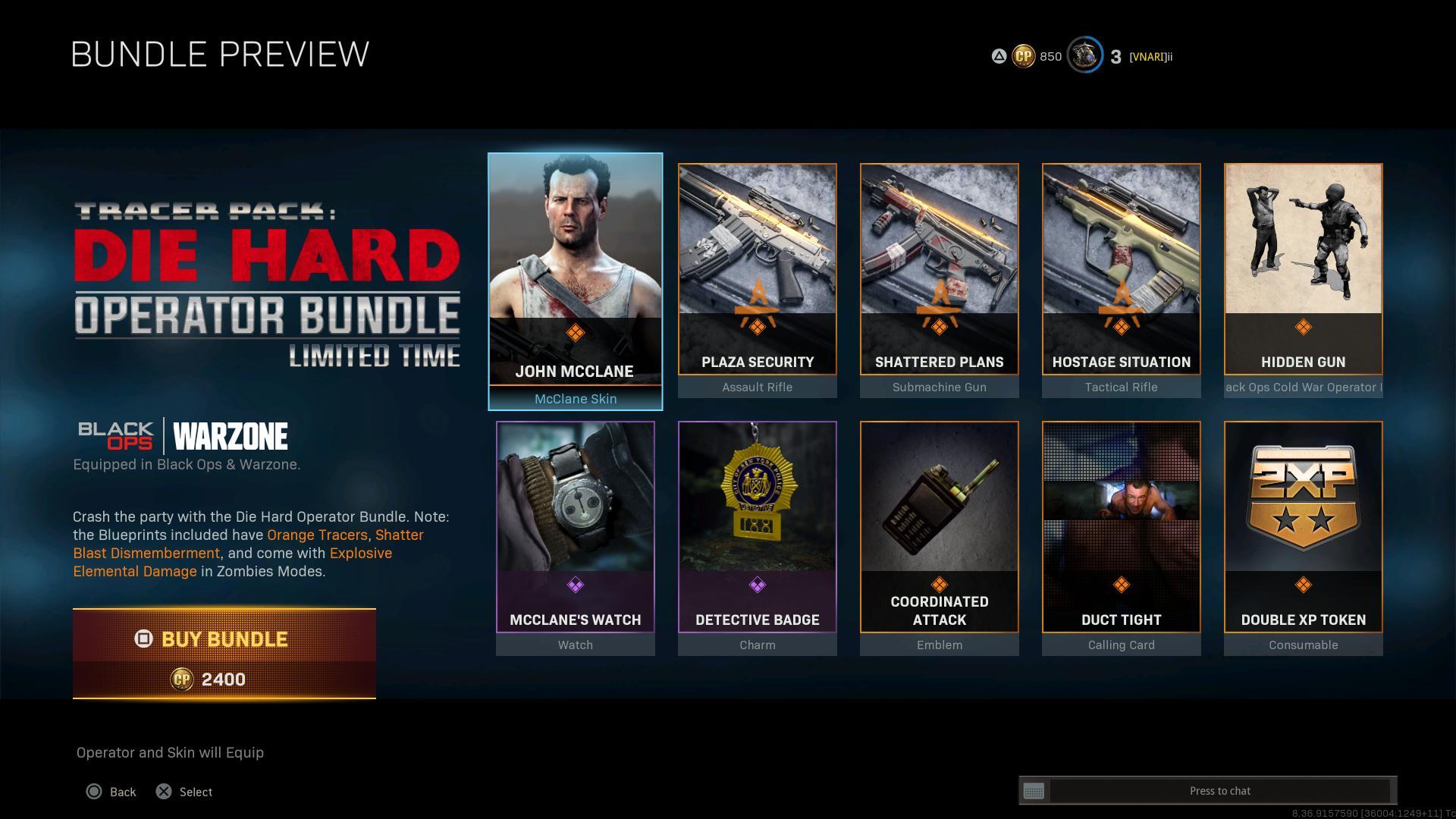Image resolution: width=1456 pixels, height=819 pixels.
Task: Open the Press to chat box
Action: [1219, 791]
